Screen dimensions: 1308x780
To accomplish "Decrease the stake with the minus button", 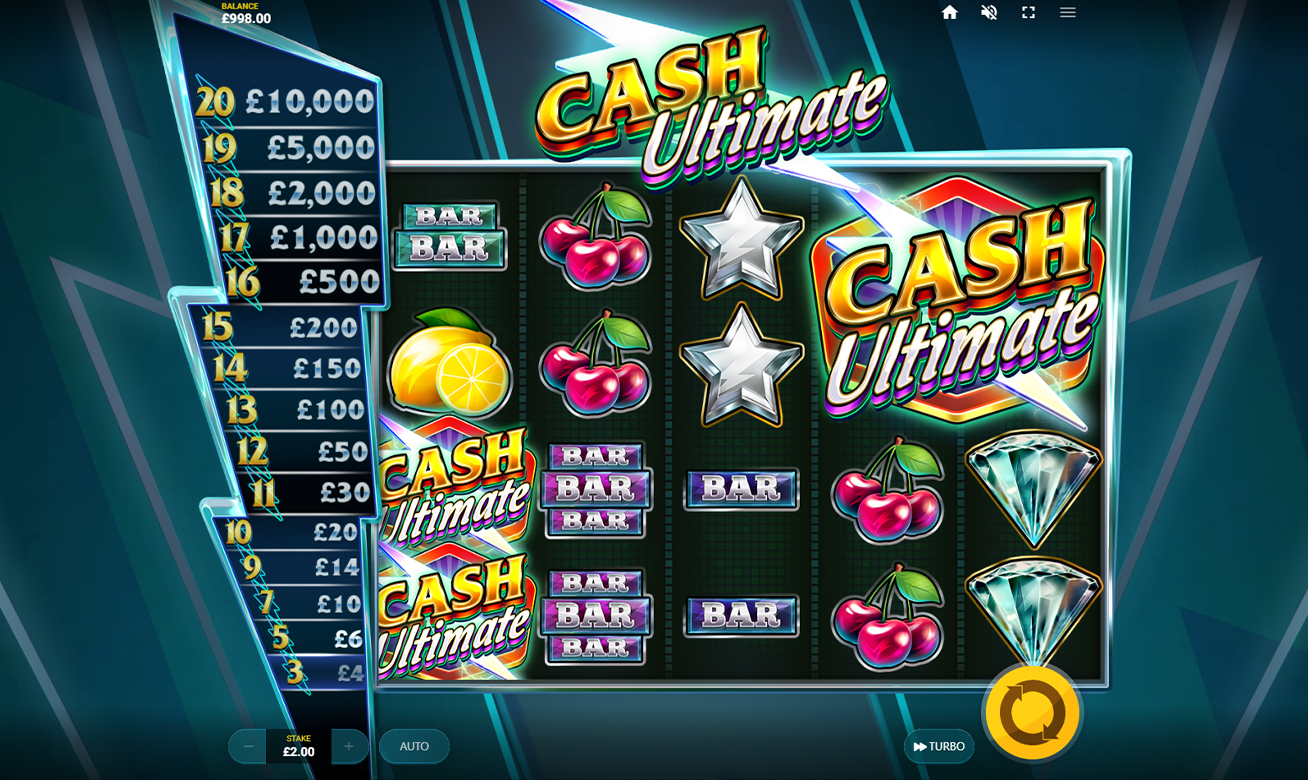I will click(x=248, y=746).
